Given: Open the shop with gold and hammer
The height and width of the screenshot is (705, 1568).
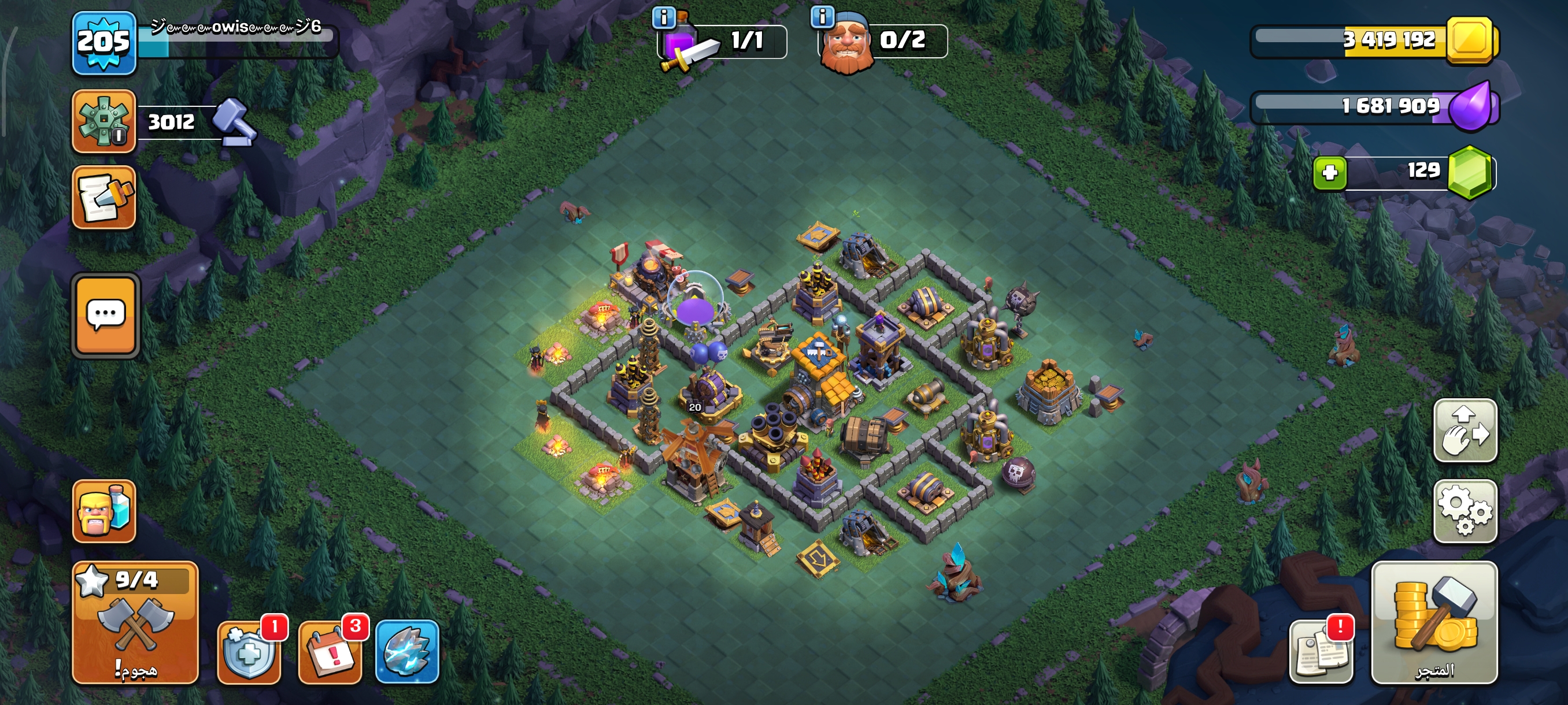Looking at the screenshot, I should tap(1434, 623).
